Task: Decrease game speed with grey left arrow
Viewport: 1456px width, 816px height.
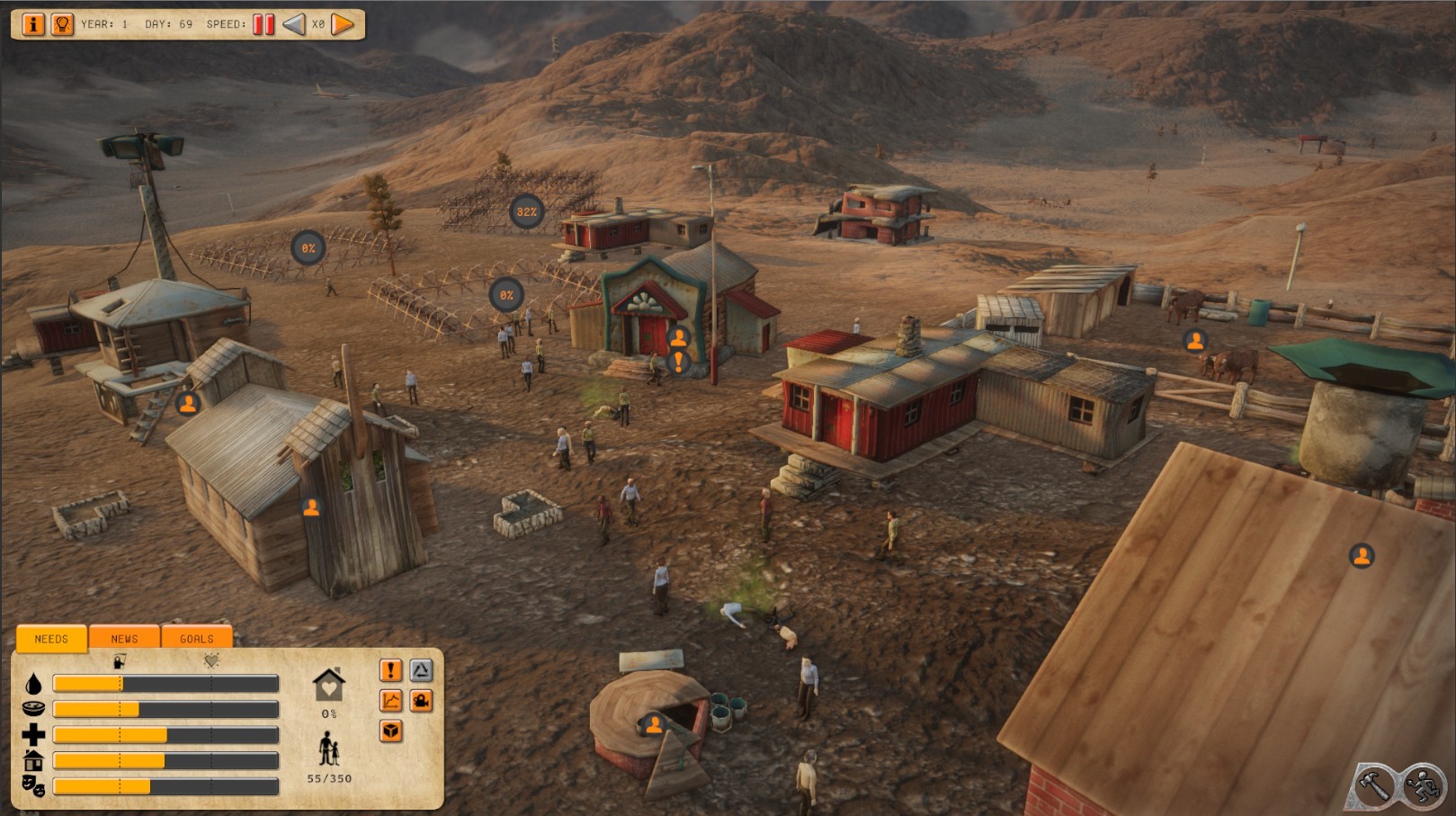Action: click(x=294, y=24)
